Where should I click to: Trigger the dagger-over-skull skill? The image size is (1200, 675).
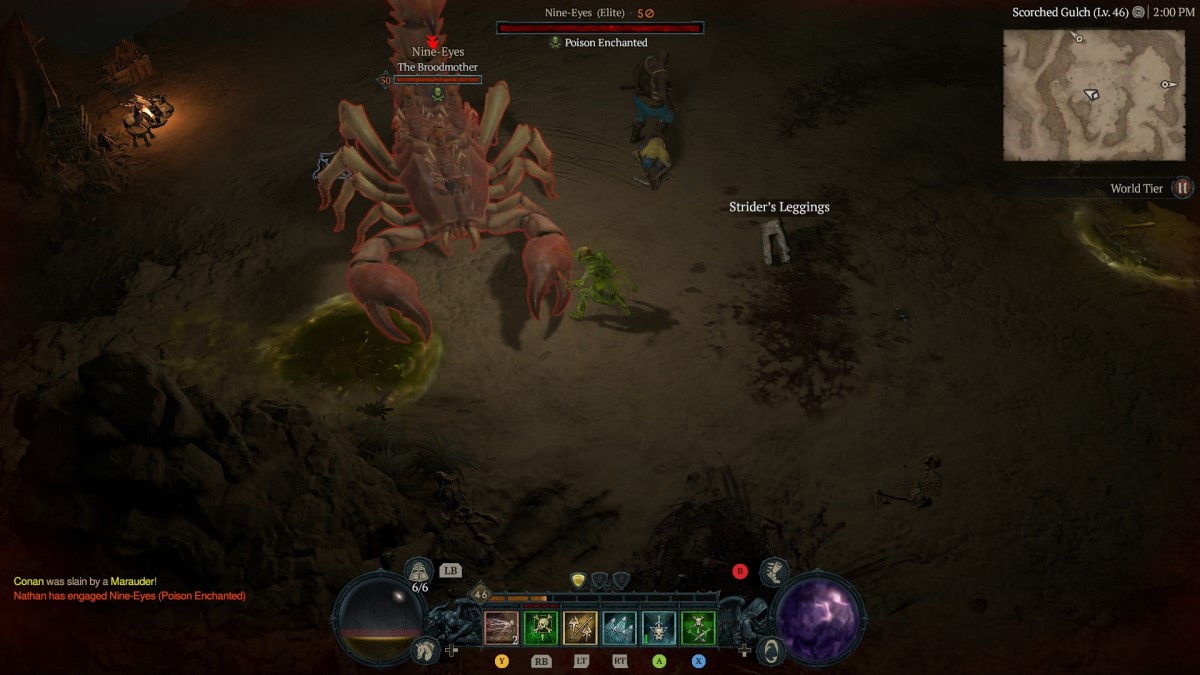[659, 628]
